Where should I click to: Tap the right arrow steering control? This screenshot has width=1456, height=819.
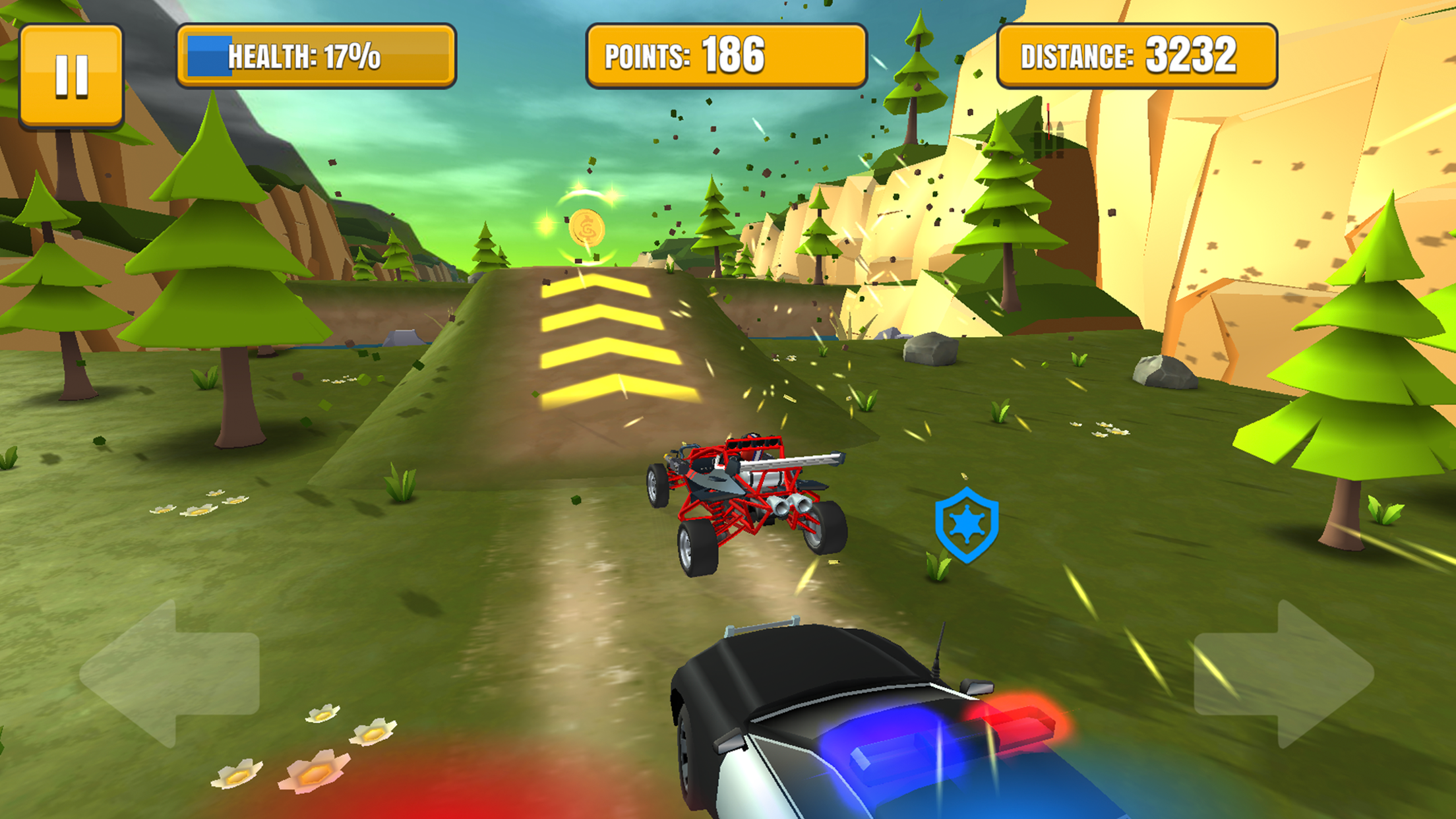click(x=1283, y=673)
